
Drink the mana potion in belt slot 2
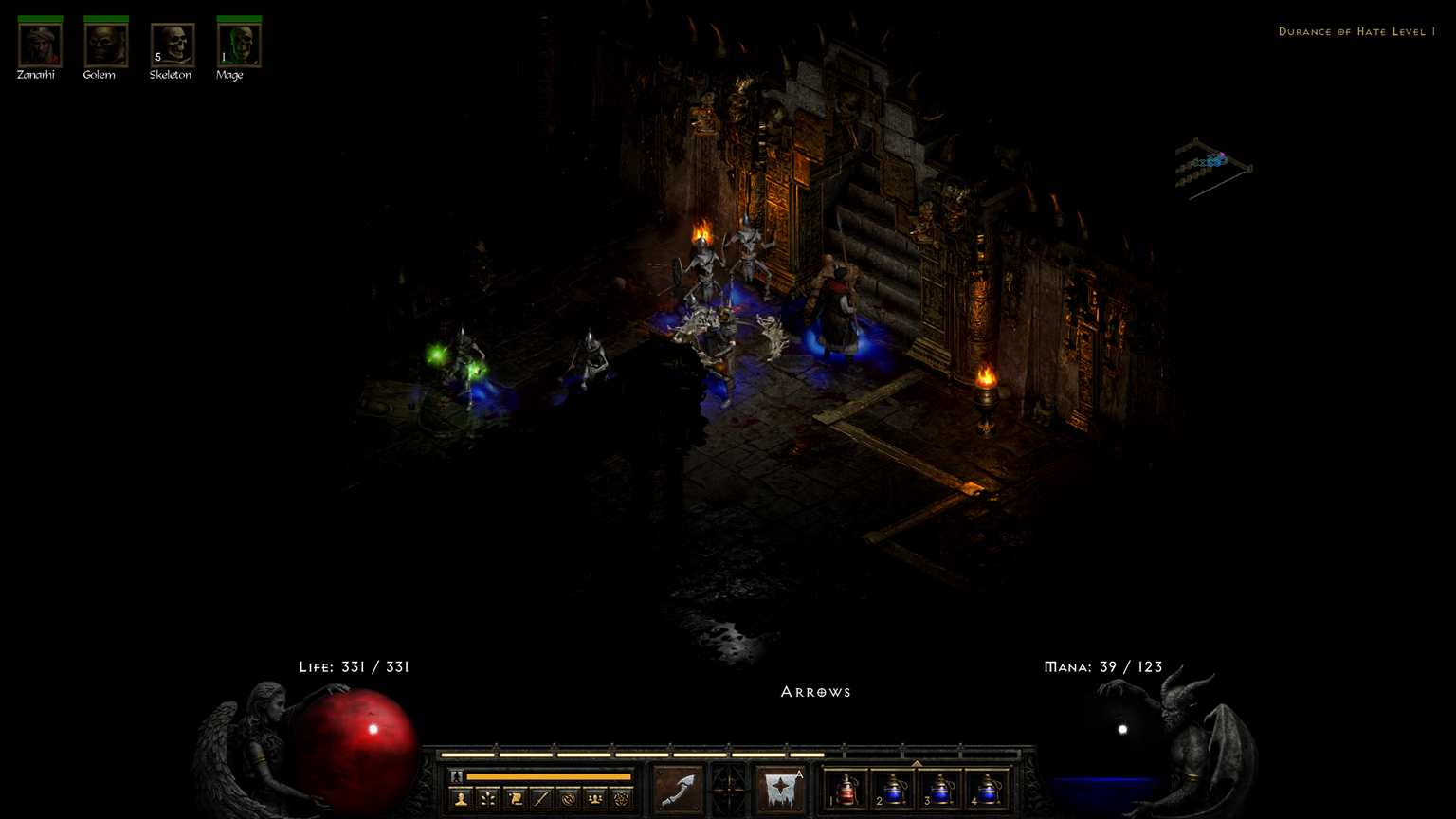coord(895,789)
